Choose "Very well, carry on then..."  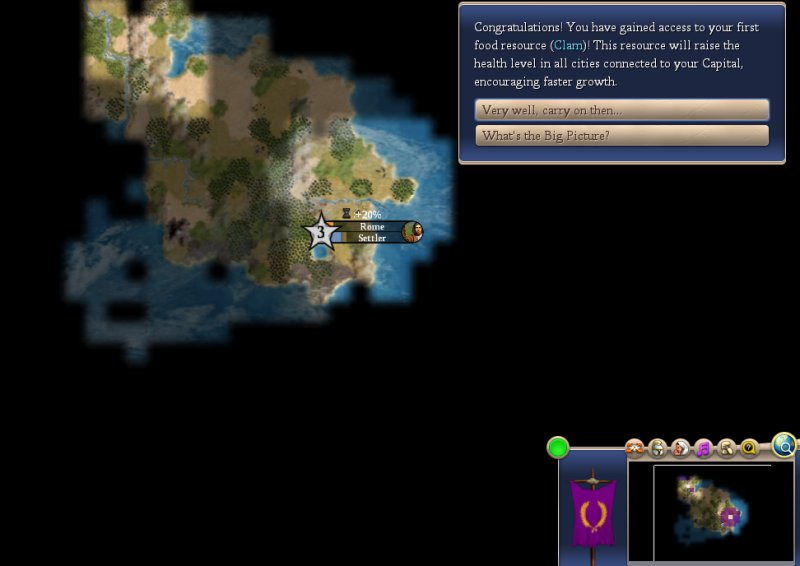pos(621,110)
